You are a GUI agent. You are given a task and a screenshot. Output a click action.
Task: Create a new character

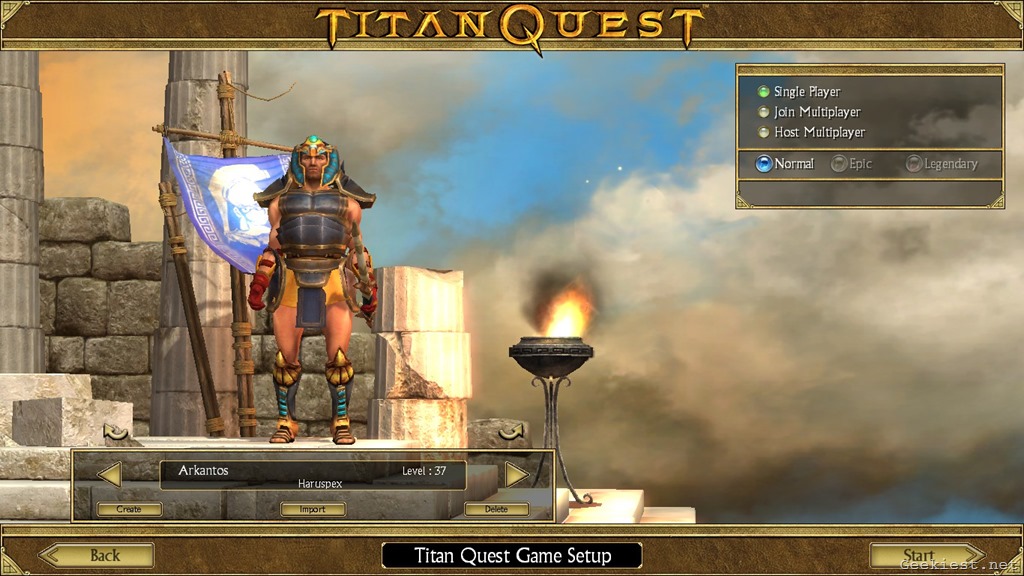click(x=129, y=509)
